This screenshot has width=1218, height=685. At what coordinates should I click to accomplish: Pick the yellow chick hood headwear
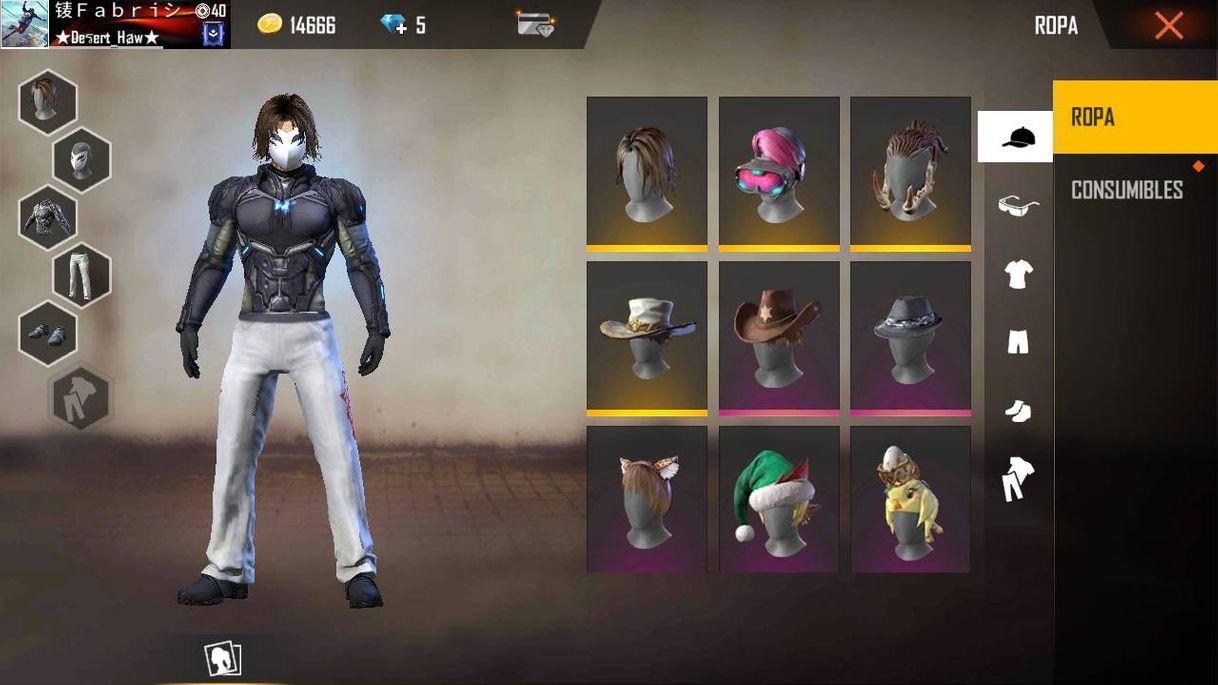(x=910, y=499)
